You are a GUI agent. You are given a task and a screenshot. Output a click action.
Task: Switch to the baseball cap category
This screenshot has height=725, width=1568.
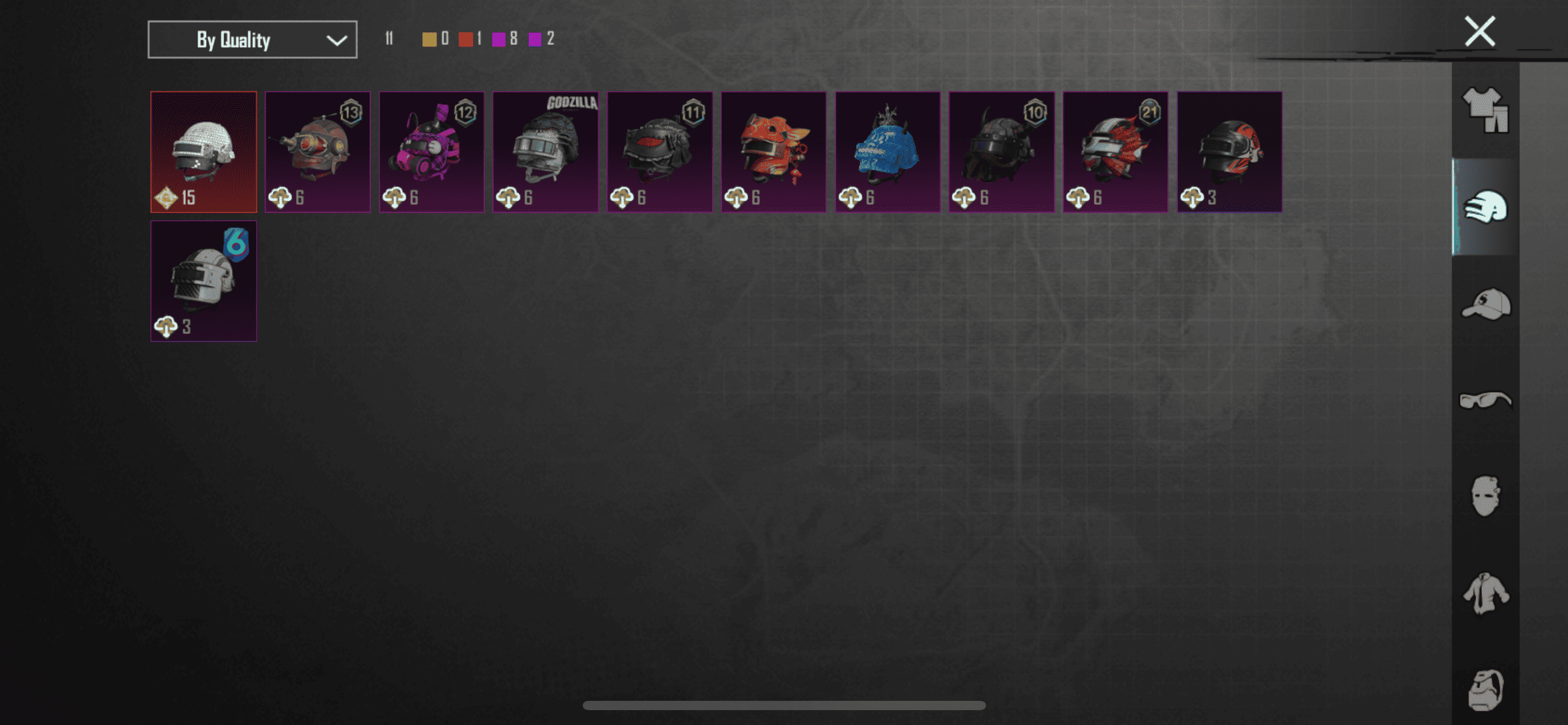click(x=1485, y=304)
